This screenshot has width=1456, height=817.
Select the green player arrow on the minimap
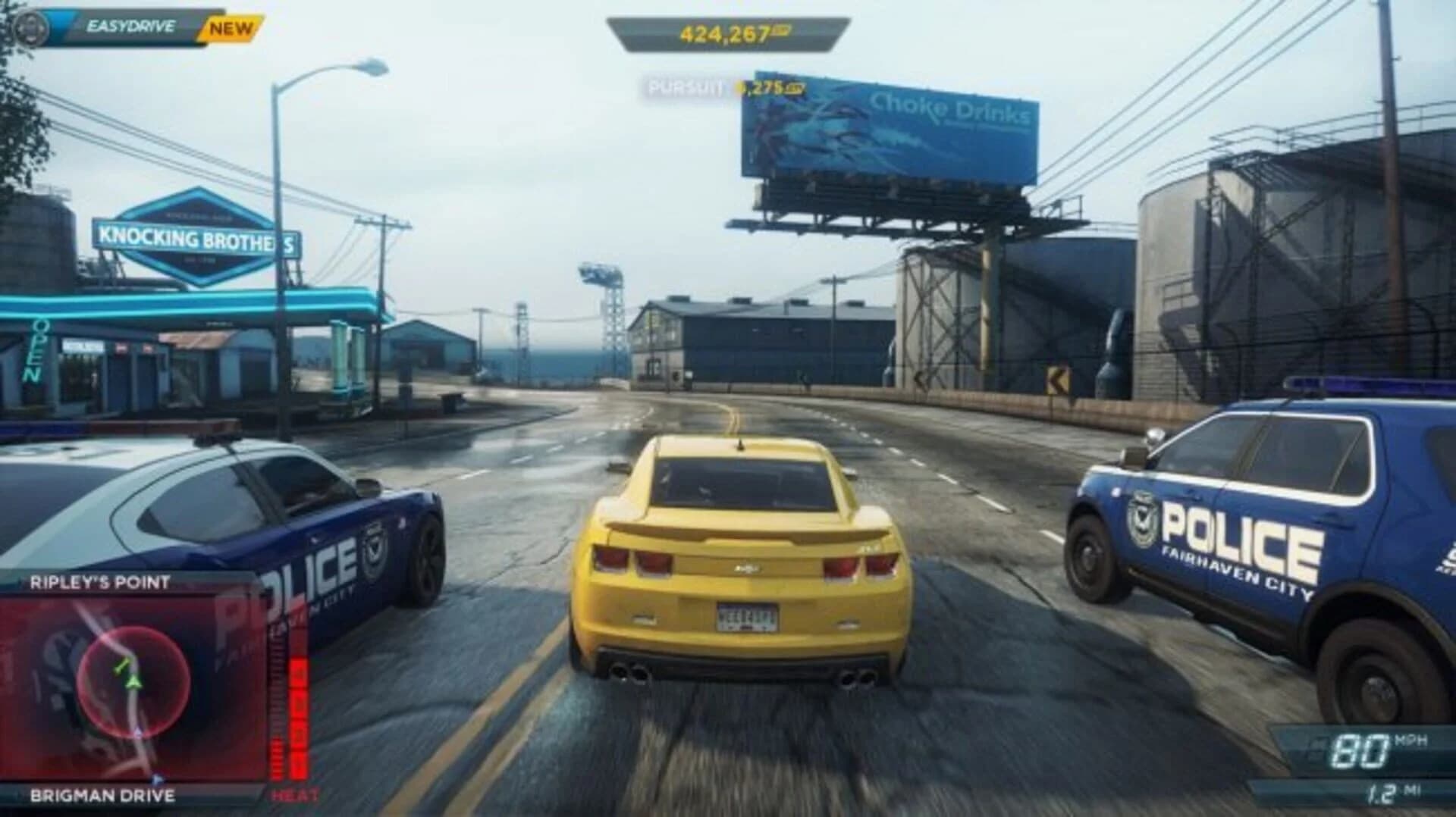coord(133,684)
